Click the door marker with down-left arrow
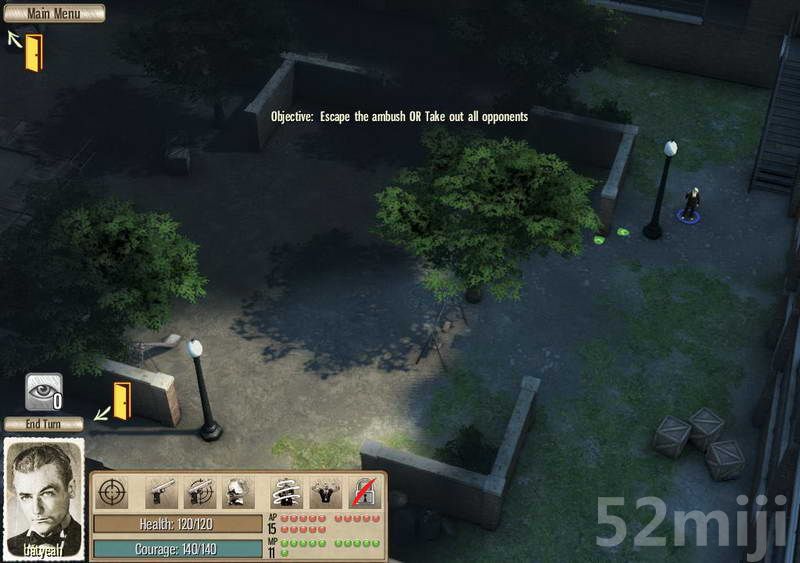The width and height of the screenshot is (800, 563). point(122,401)
